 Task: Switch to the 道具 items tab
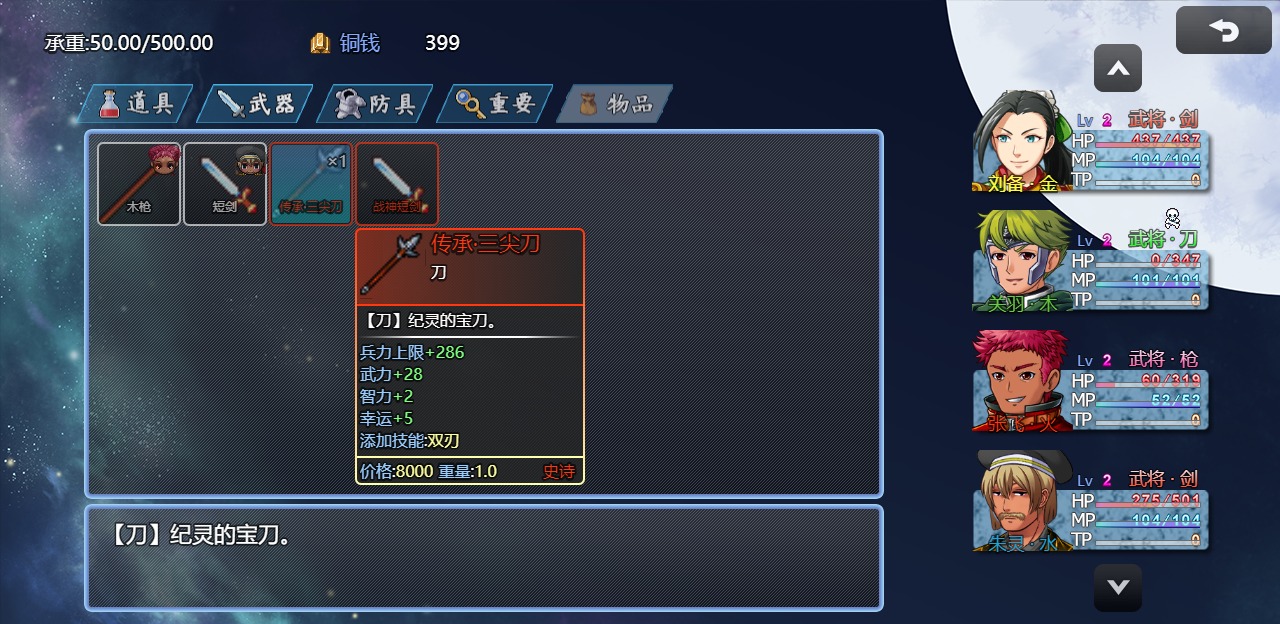click(136, 104)
